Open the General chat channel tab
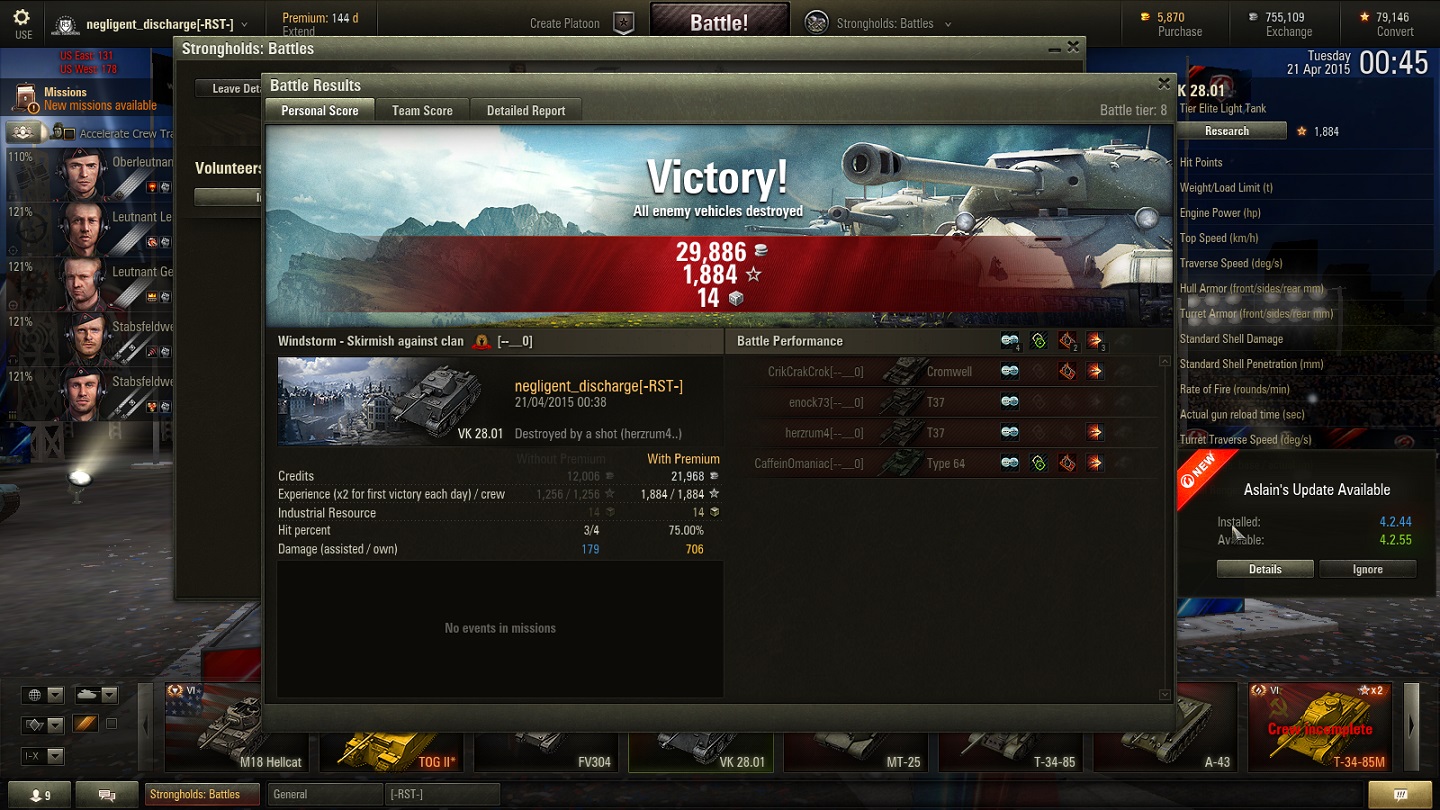1440x810 pixels. pos(326,795)
